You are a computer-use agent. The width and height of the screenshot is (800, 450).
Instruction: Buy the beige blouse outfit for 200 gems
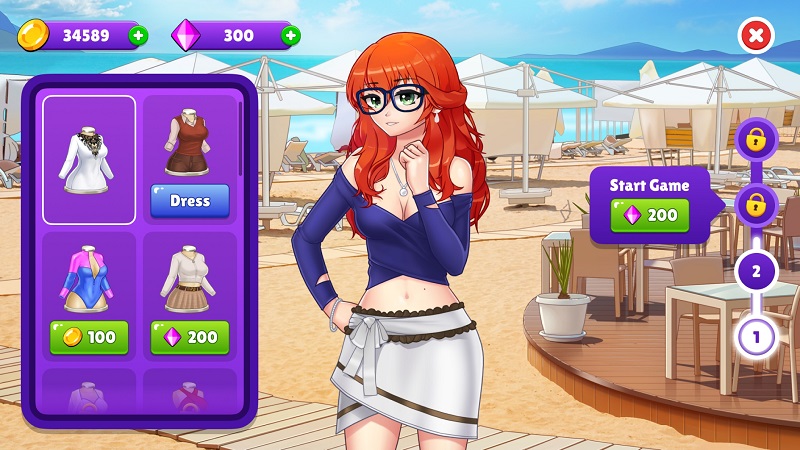click(190, 337)
